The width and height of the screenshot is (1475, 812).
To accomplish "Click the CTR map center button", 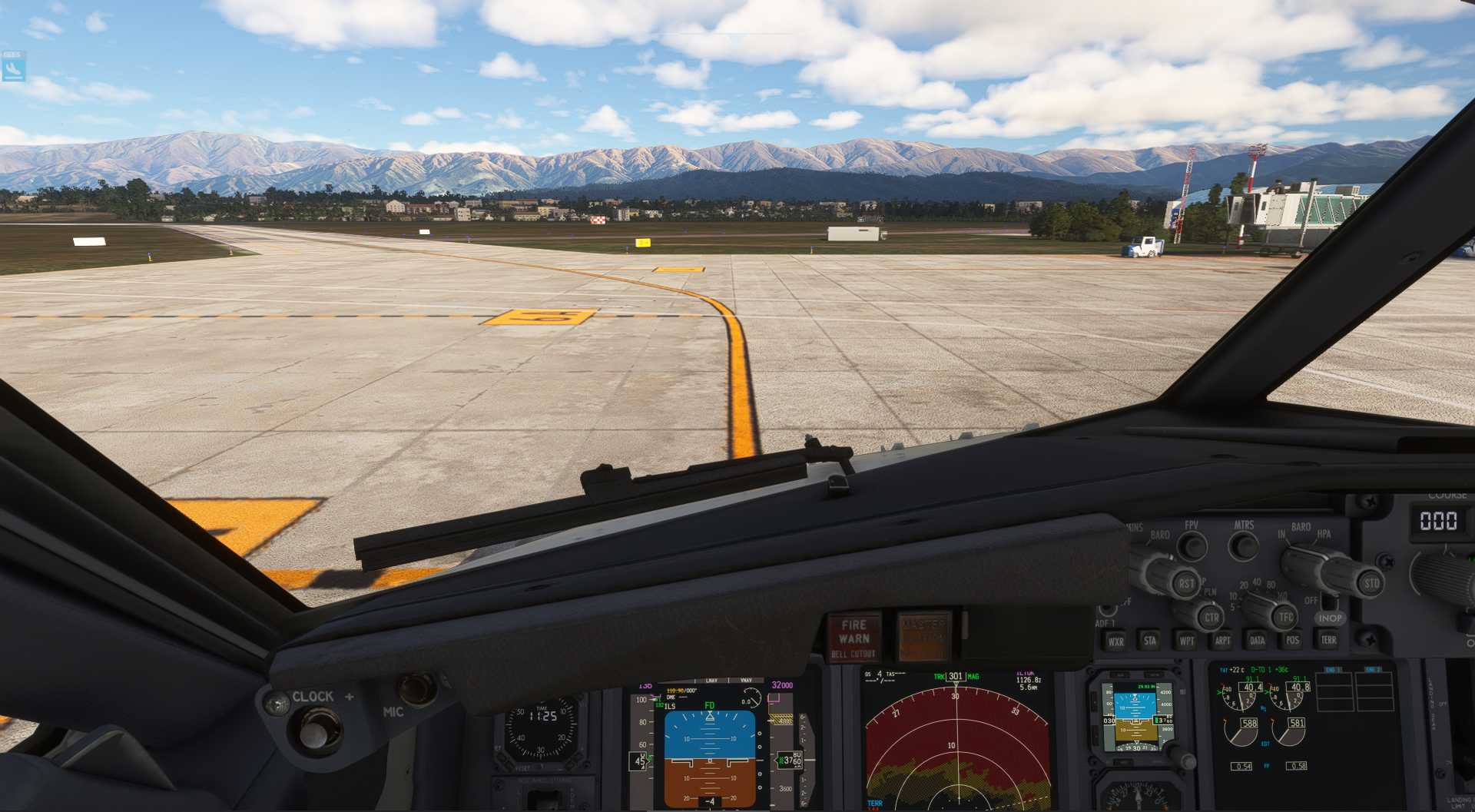I will [x=1211, y=617].
